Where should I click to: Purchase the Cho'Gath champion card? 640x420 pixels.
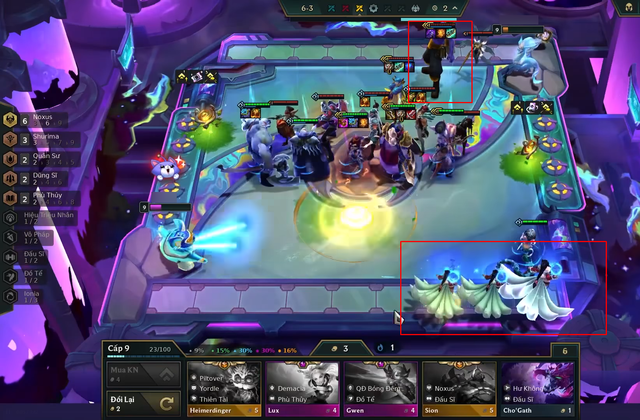[537, 387]
